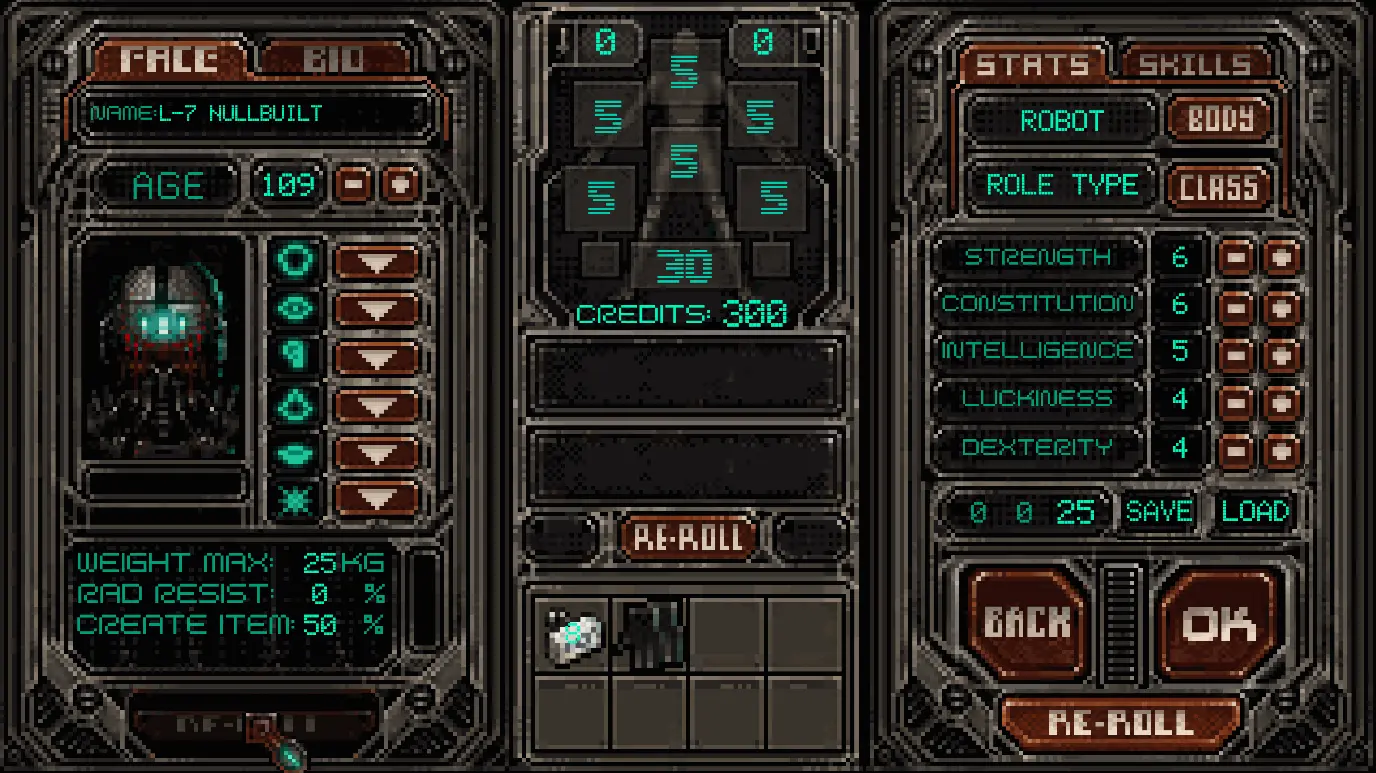Lower CONSTITUTION with its minus button
The image size is (1376, 773).
1236,305
